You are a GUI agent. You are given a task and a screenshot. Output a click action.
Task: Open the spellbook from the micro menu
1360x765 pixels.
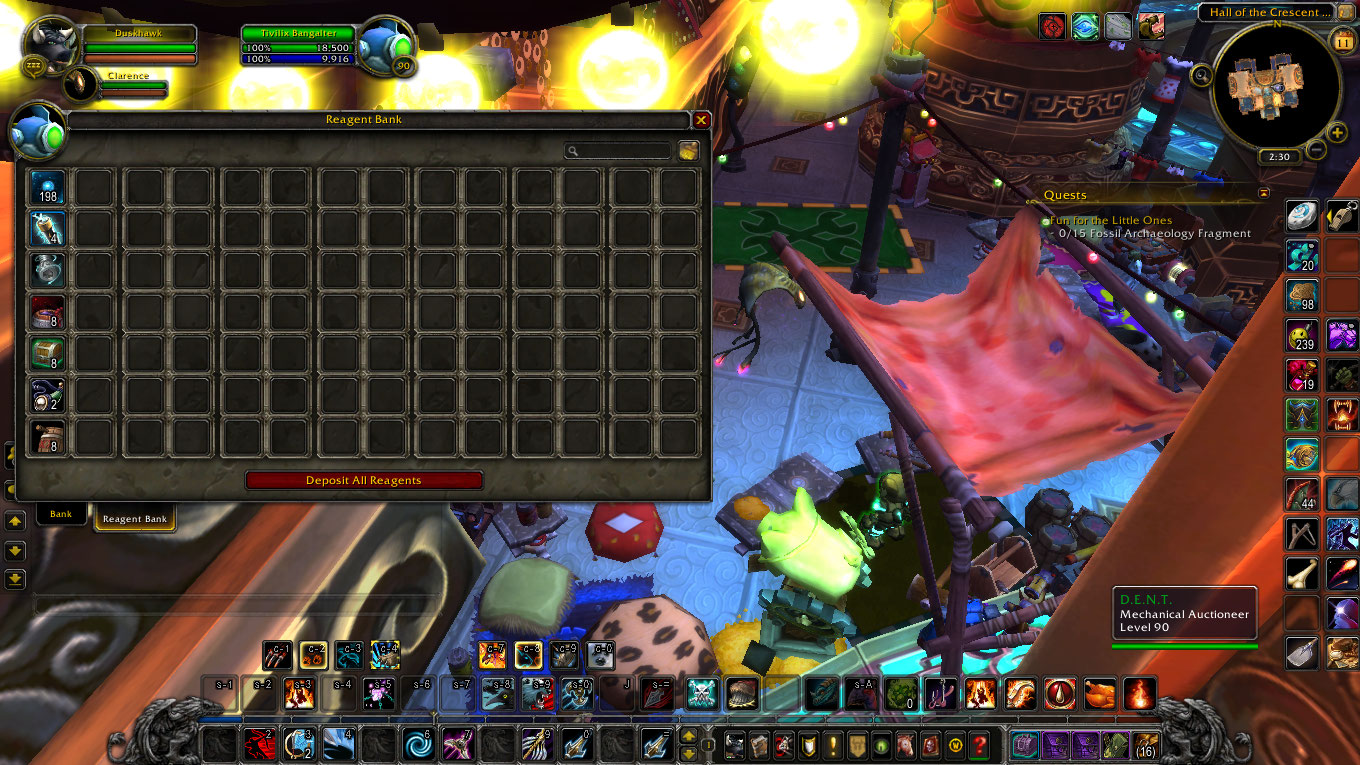click(761, 745)
